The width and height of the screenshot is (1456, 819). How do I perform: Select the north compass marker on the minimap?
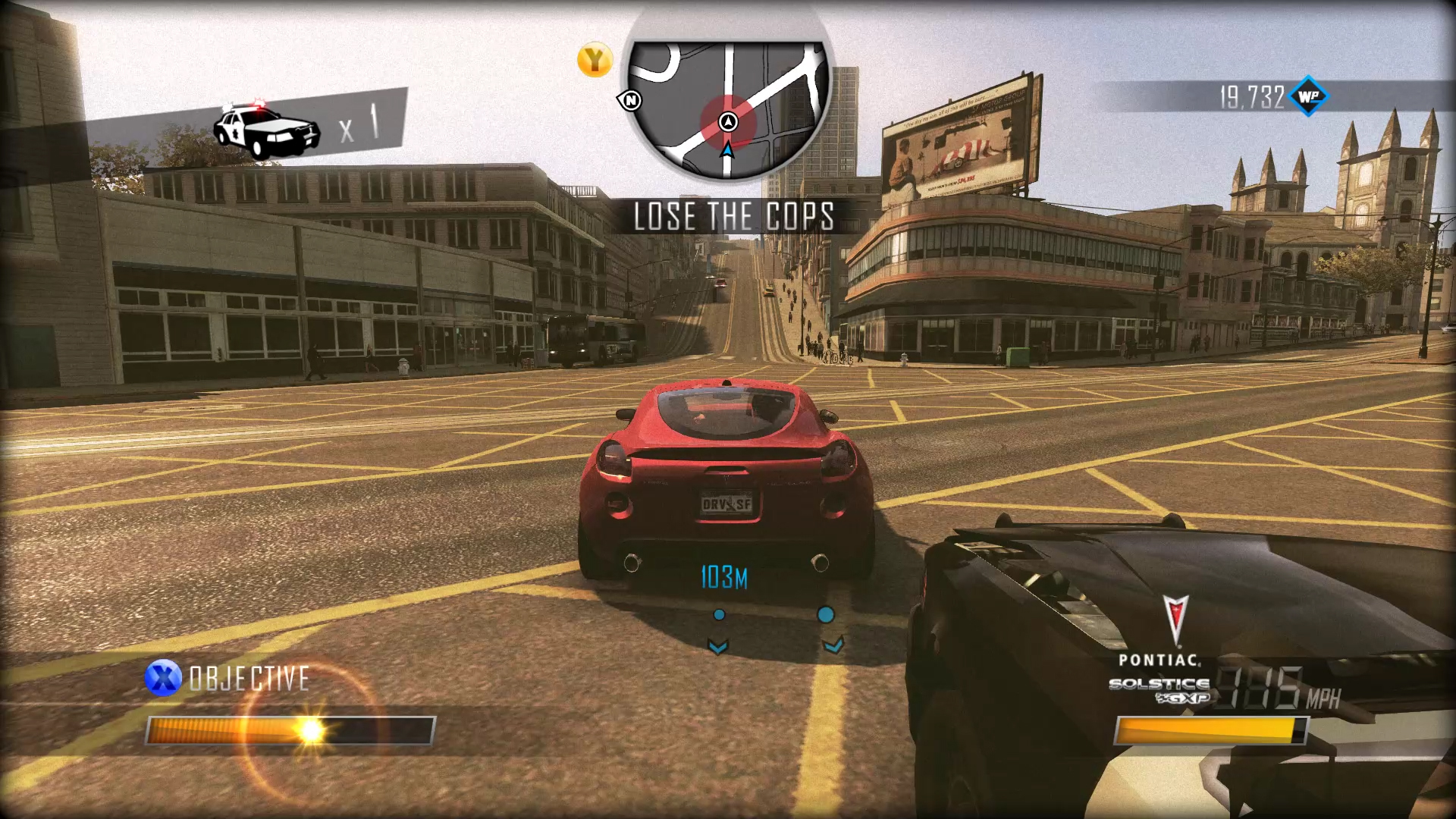(630, 100)
